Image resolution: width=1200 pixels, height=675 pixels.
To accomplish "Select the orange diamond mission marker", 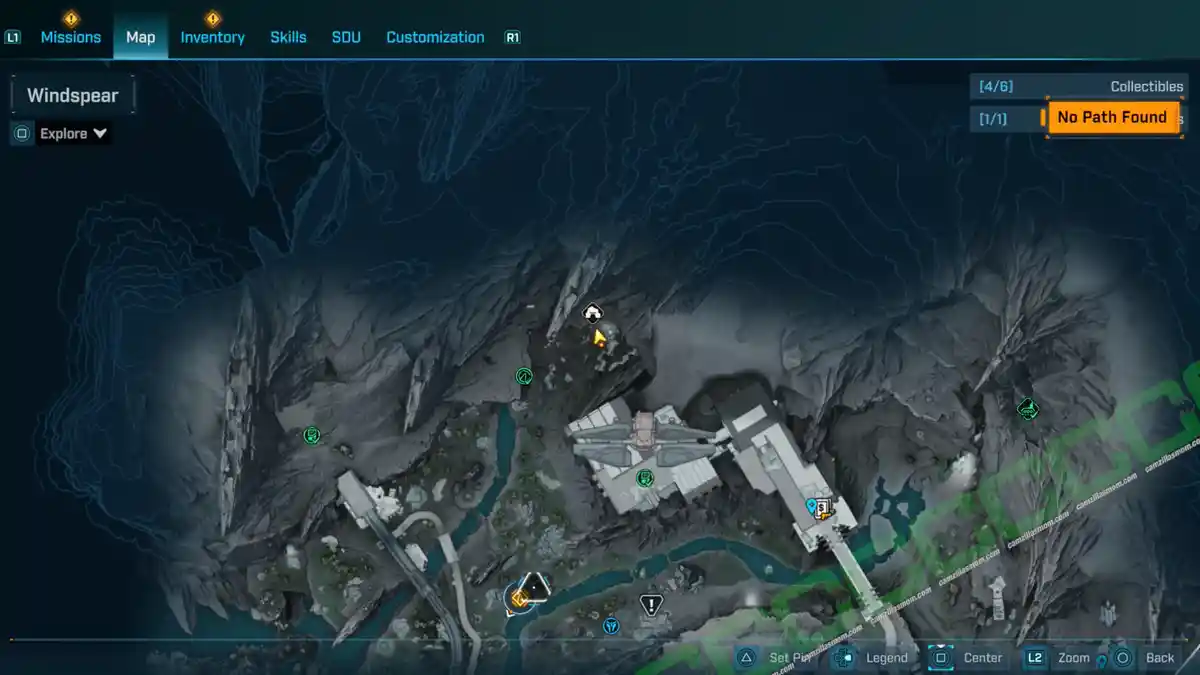I will click(519, 598).
